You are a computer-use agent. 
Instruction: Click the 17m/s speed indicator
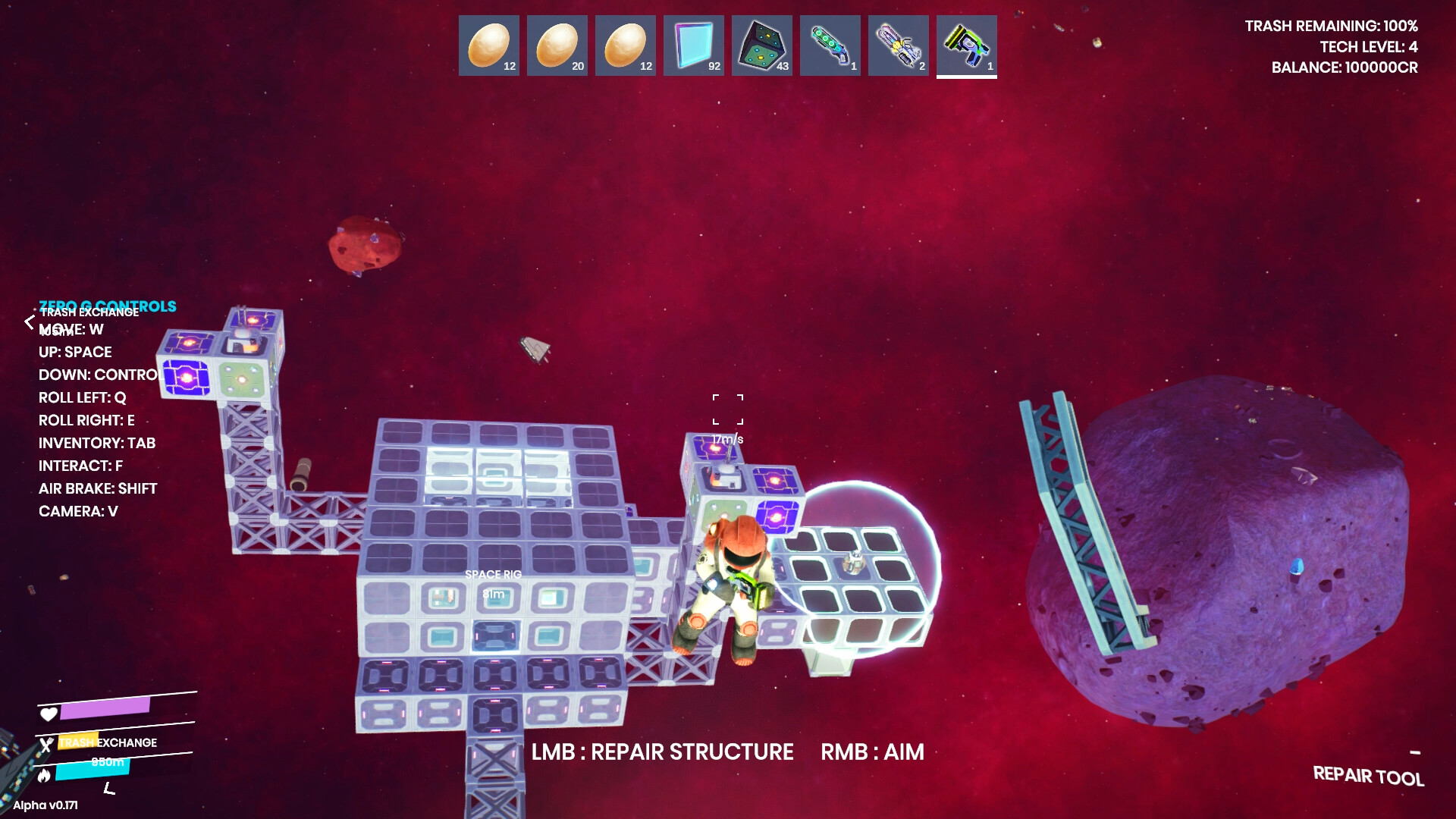coord(726,438)
